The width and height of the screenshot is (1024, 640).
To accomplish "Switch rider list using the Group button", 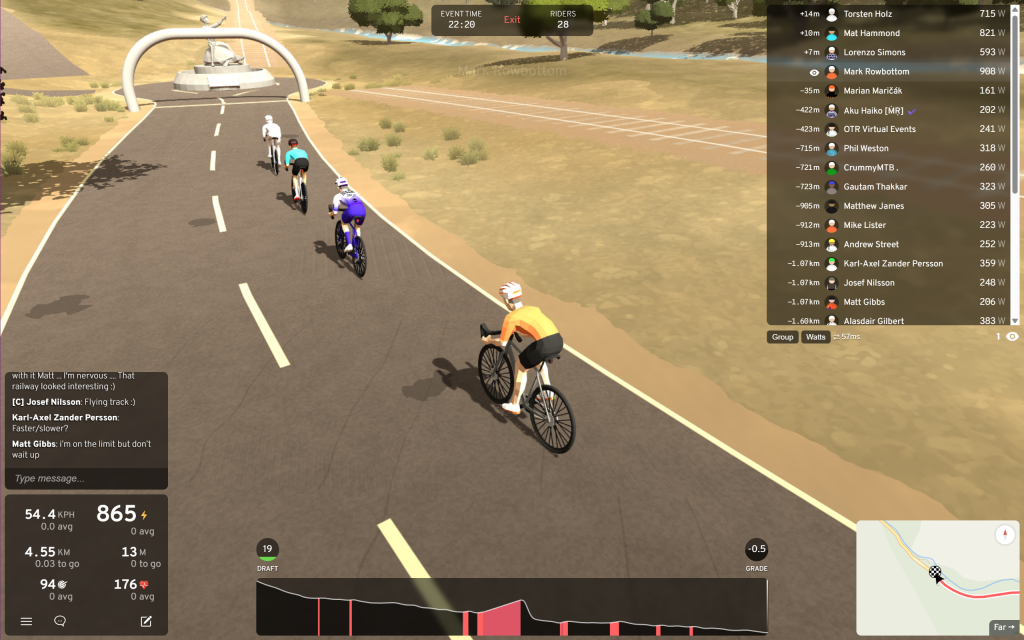I will click(782, 337).
